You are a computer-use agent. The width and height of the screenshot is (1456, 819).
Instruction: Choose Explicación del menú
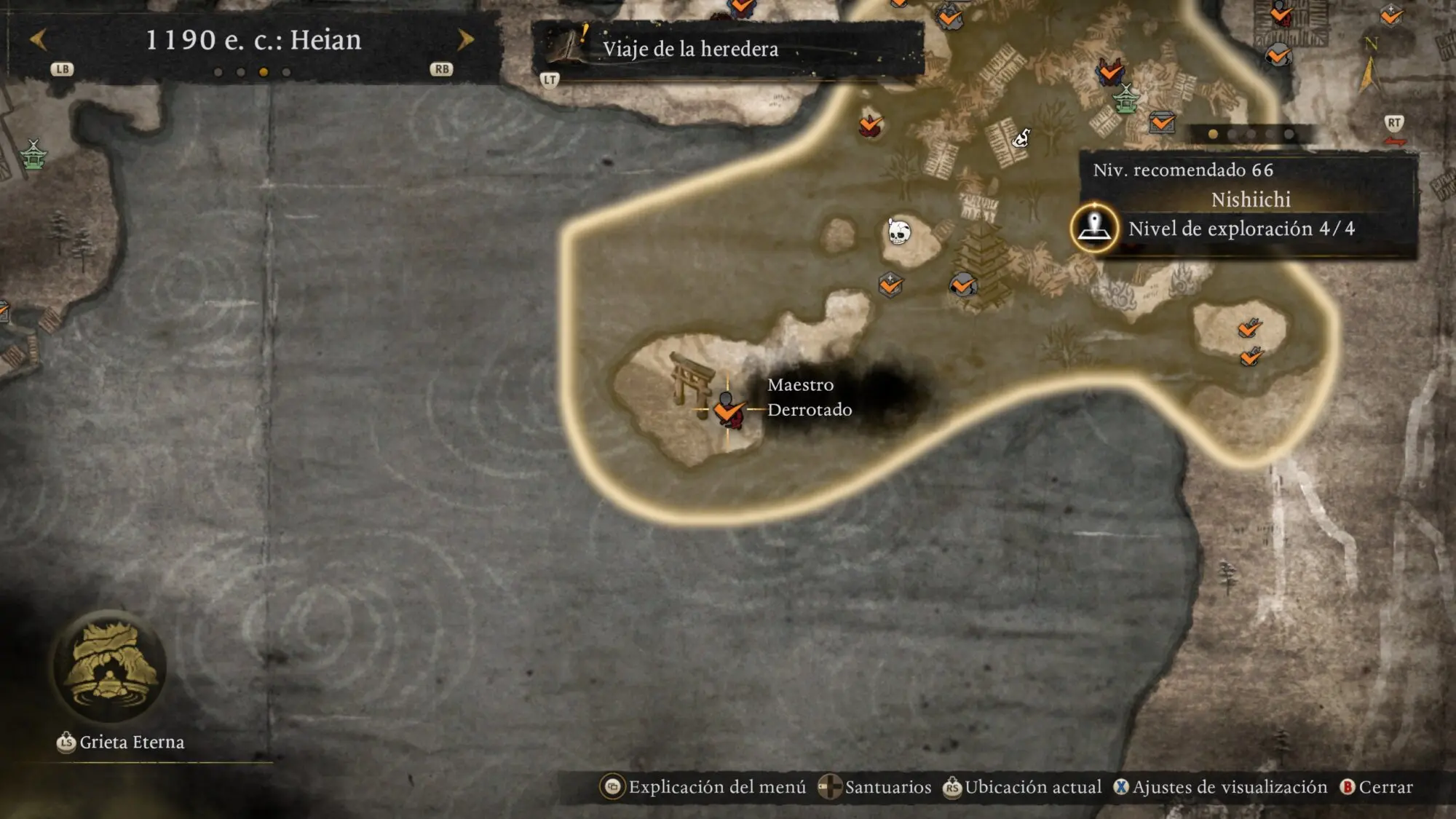(703, 787)
